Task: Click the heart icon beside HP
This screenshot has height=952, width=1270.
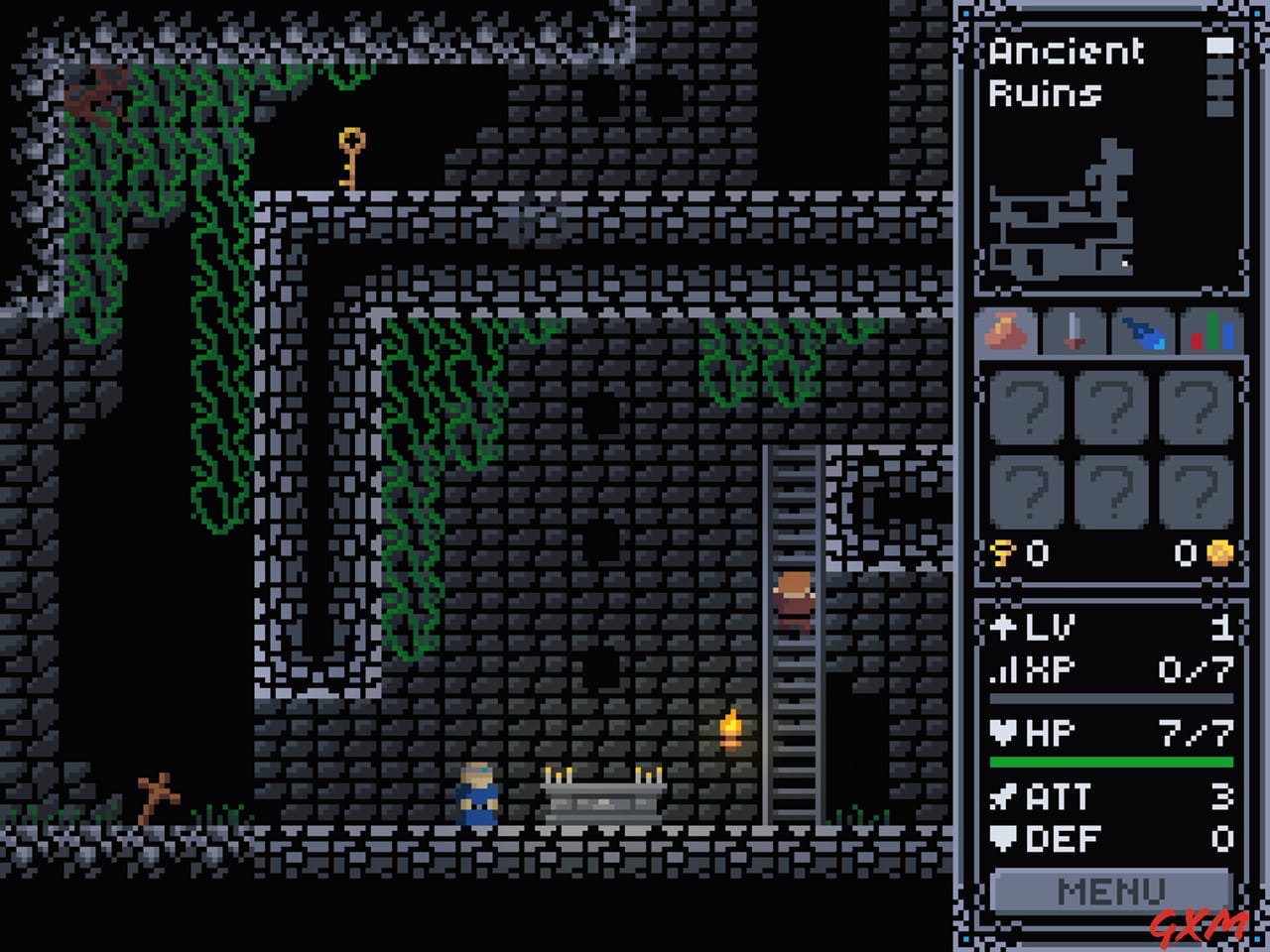Action: pyautogui.click(x=1004, y=732)
